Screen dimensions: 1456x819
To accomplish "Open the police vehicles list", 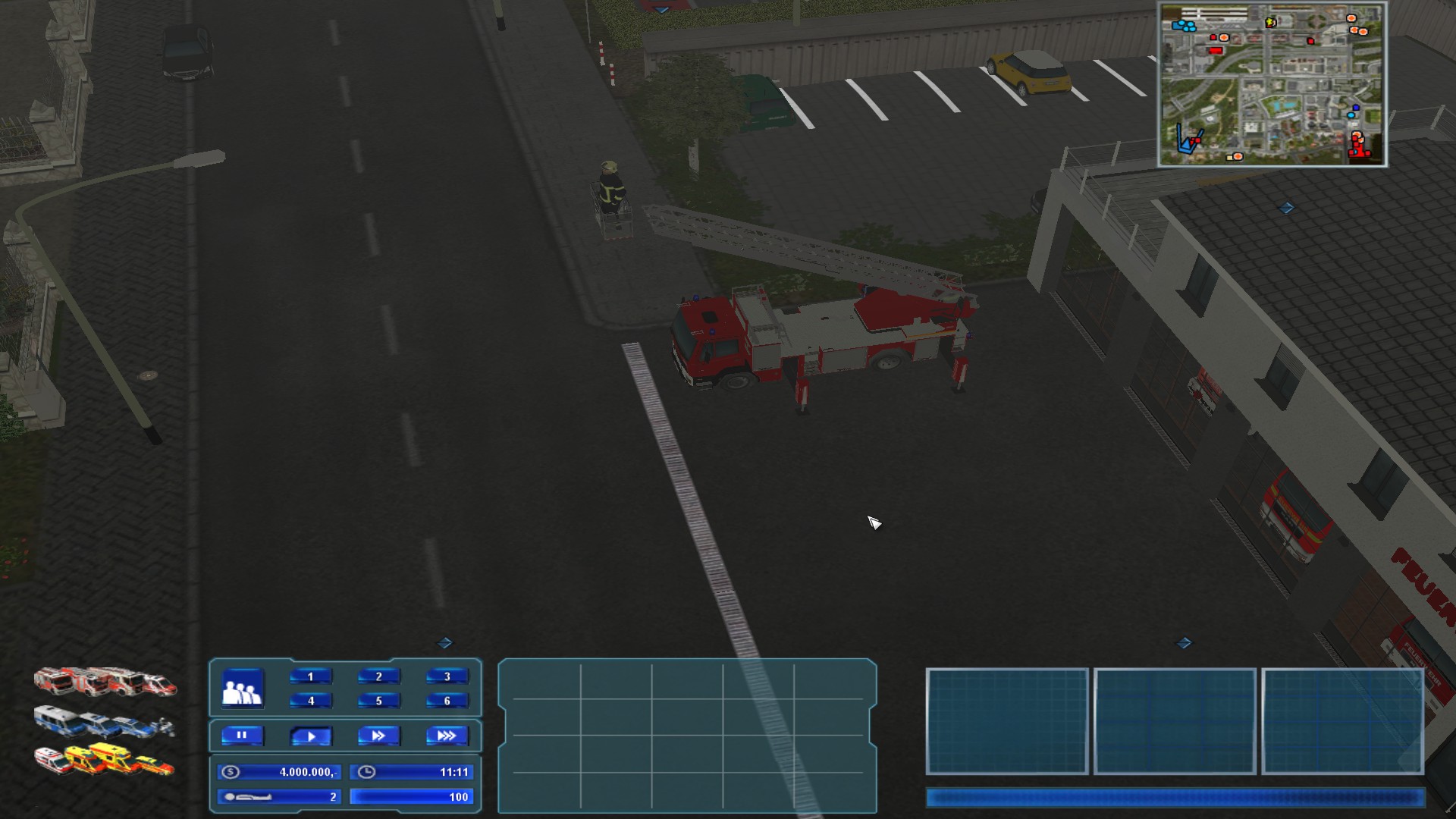I will coord(105,722).
